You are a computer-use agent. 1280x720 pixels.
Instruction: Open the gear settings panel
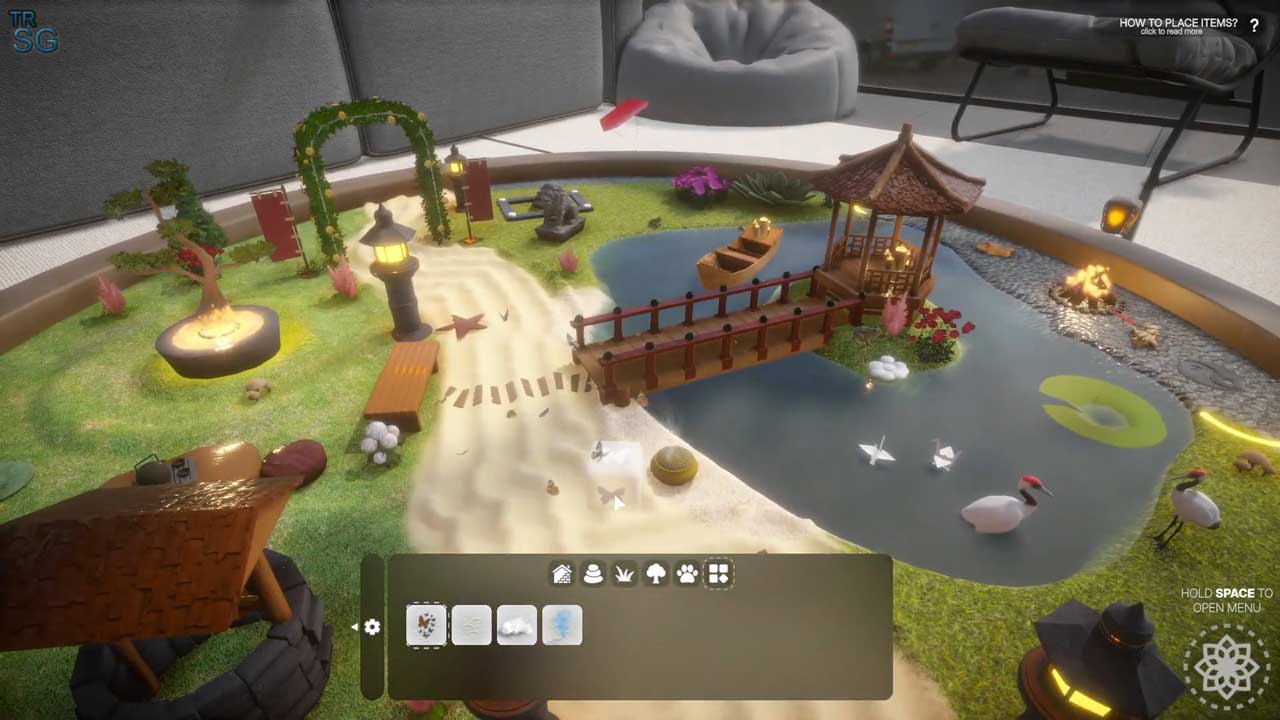click(372, 627)
